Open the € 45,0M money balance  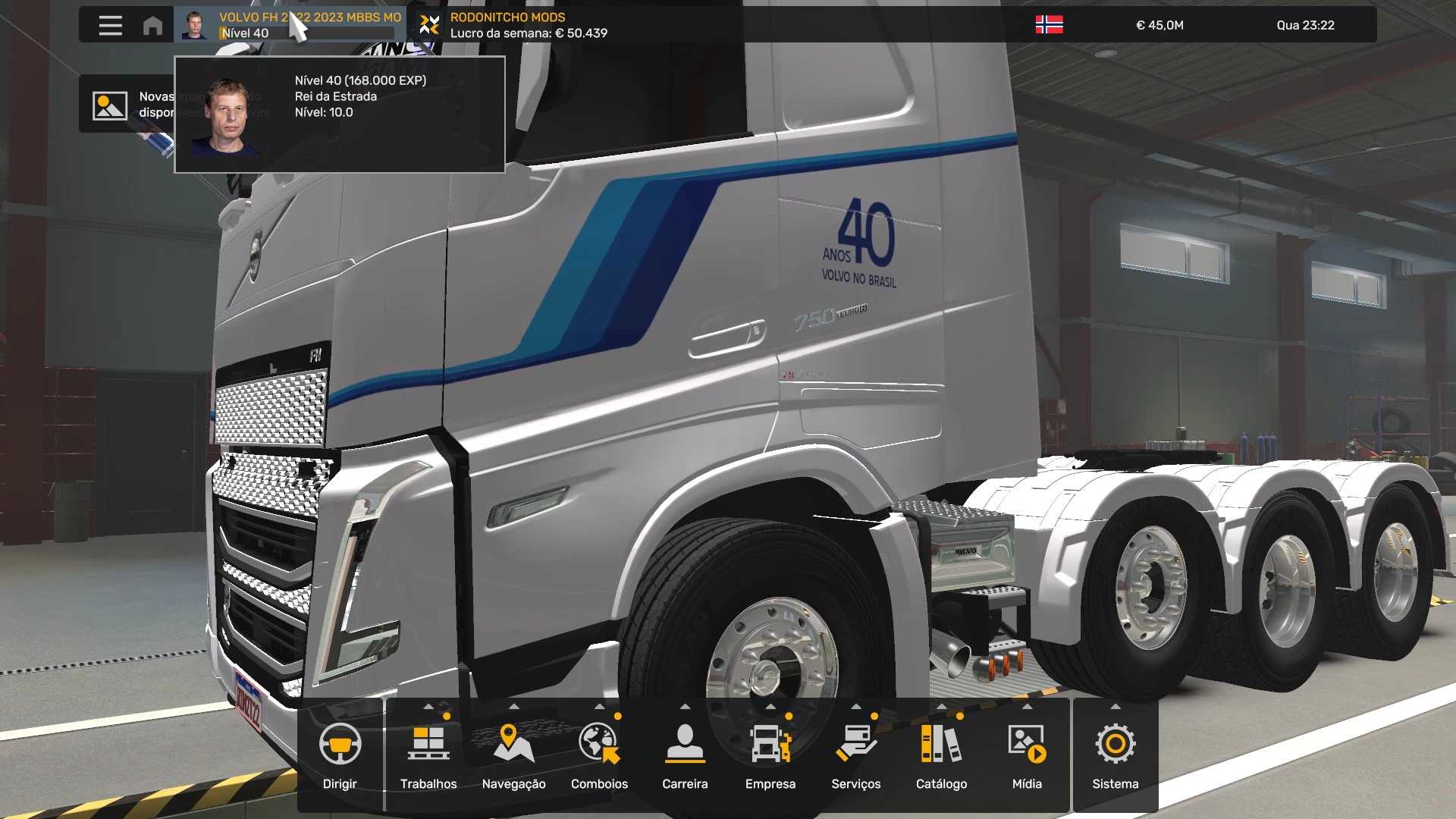coord(1159,25)
